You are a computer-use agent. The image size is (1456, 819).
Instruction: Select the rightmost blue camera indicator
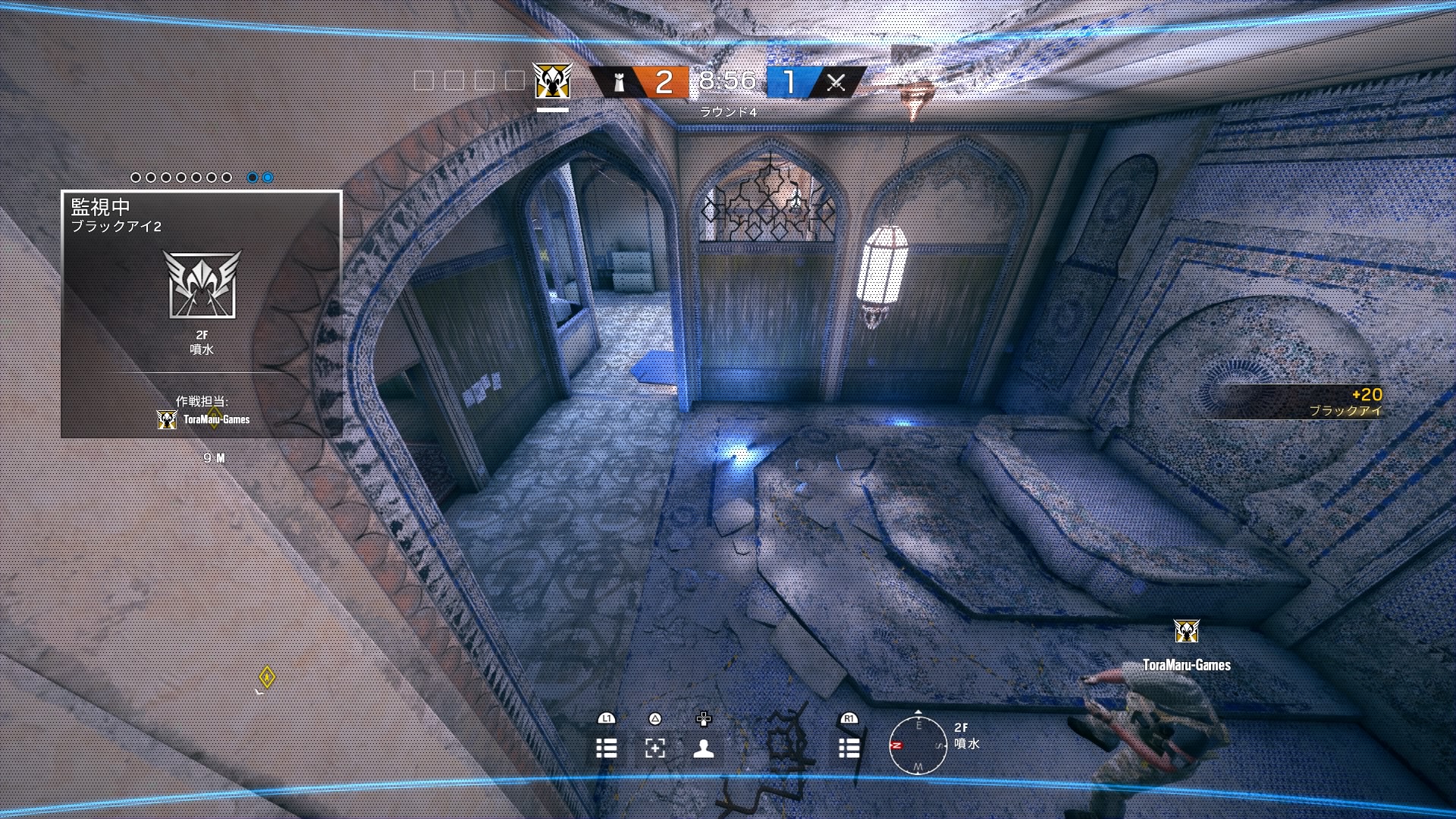point(267,177)
